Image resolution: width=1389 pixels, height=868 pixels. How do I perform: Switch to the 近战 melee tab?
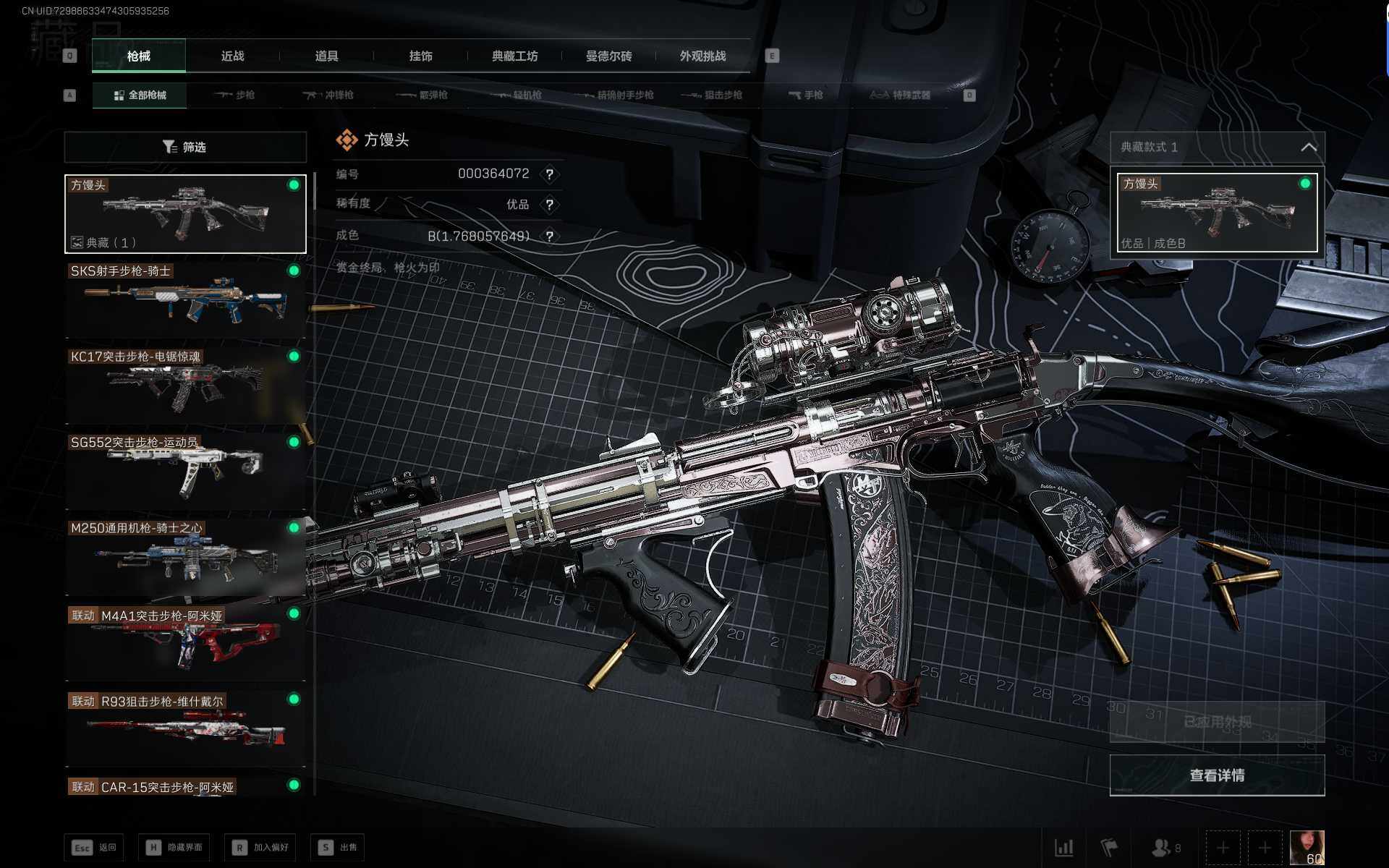(232, 56)
